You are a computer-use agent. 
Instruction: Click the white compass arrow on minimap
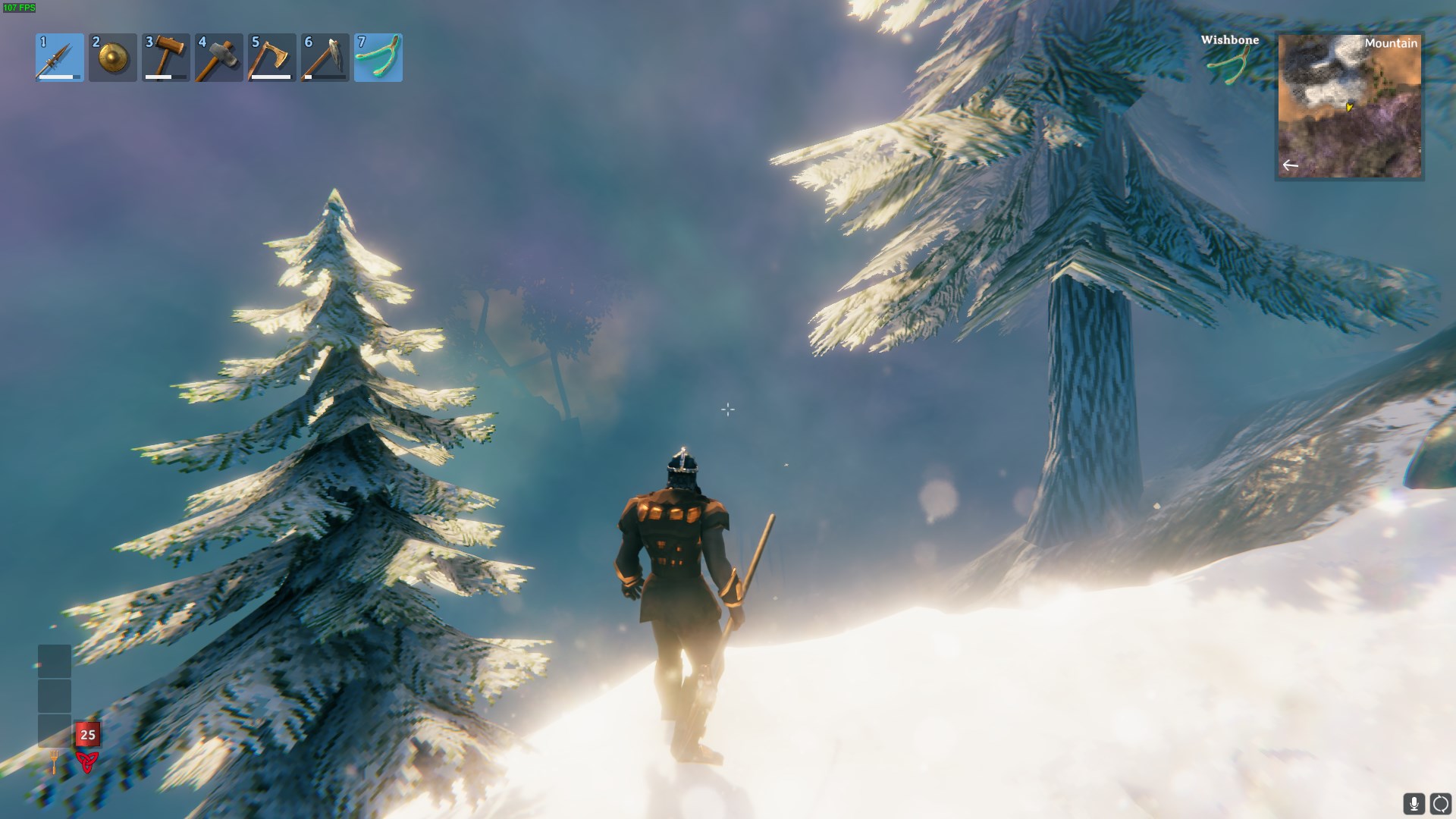1291,164
